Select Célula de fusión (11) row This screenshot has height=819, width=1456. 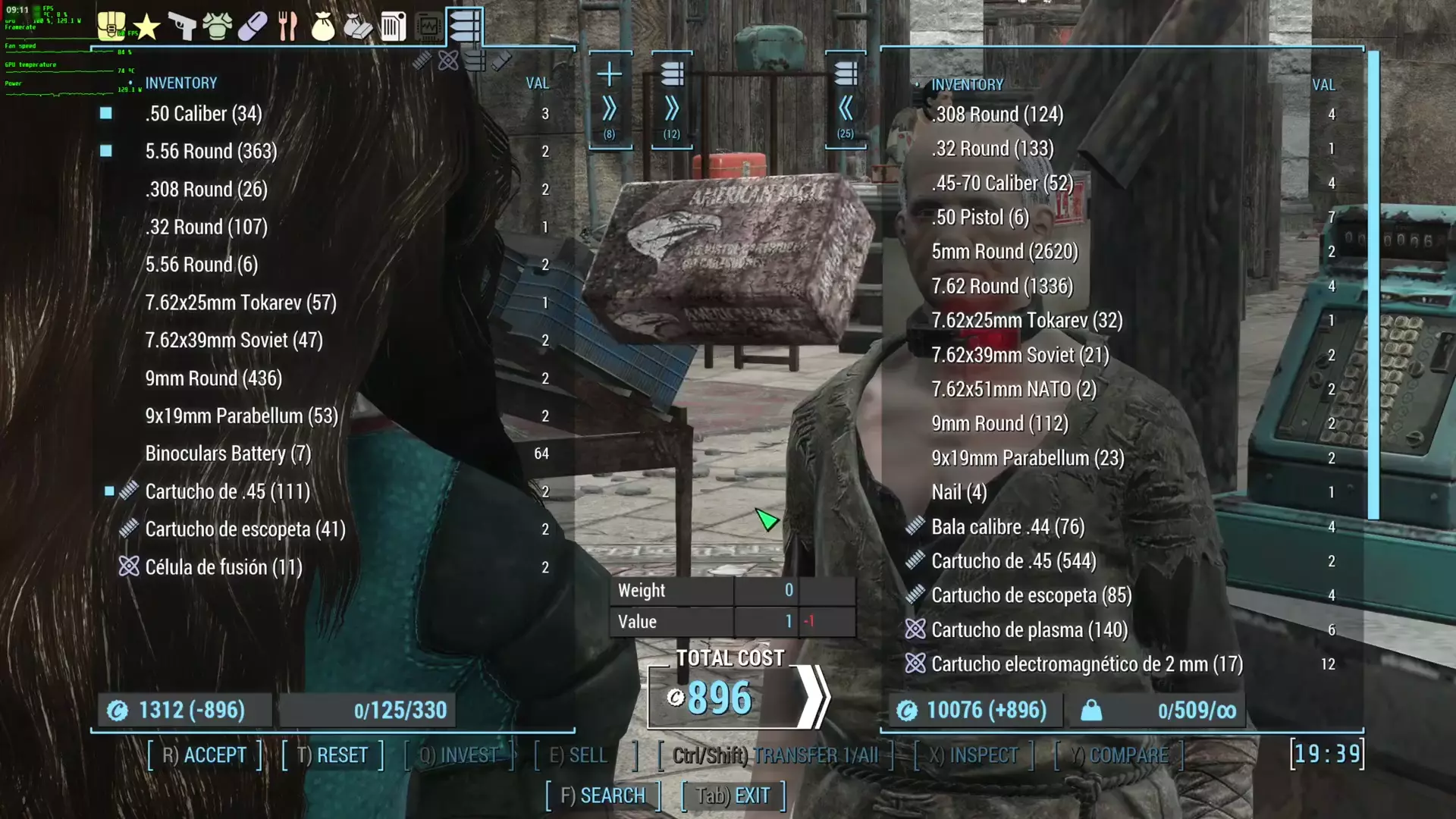click(223, 567)
